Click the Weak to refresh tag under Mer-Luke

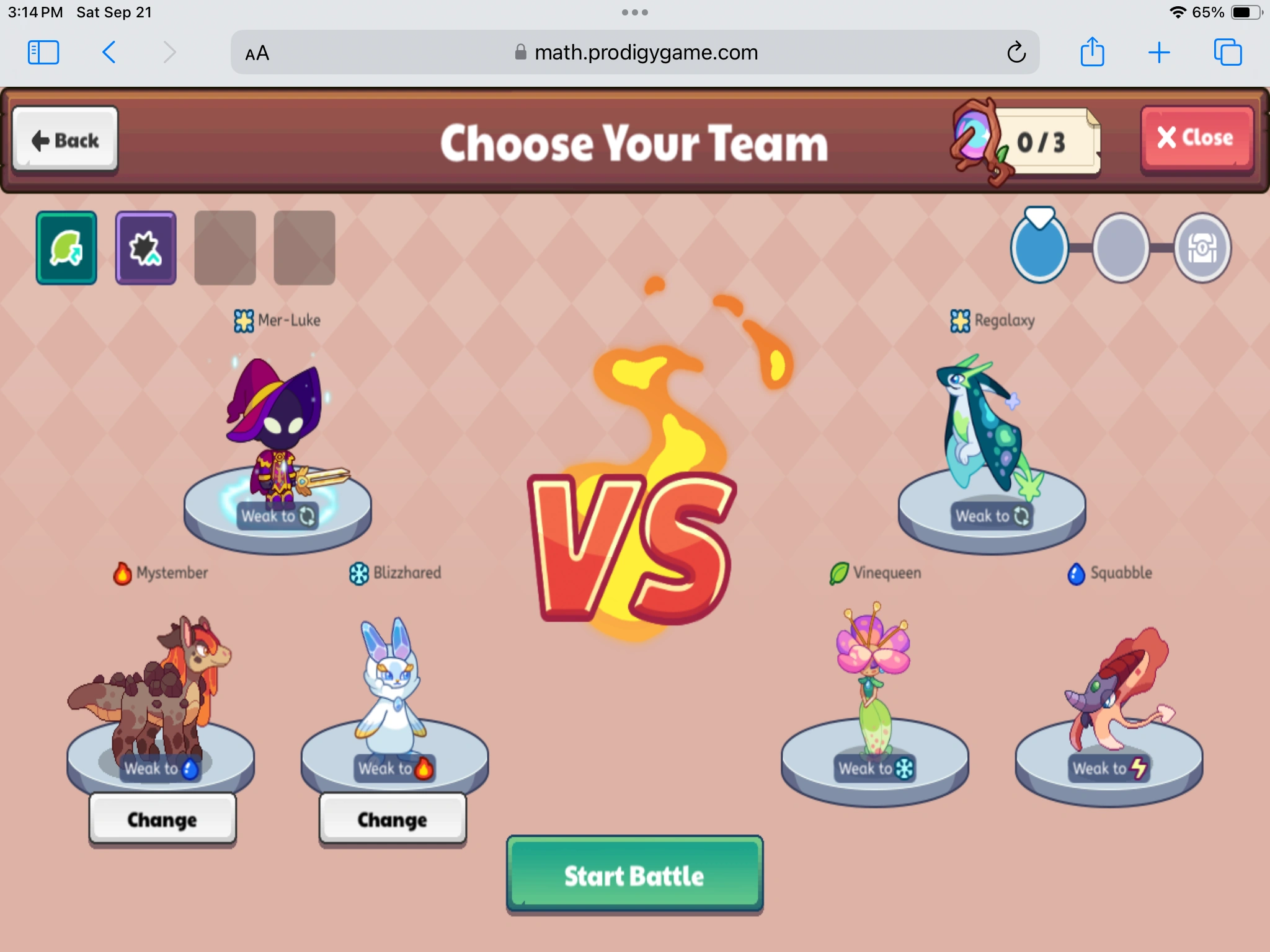point(278,517)
